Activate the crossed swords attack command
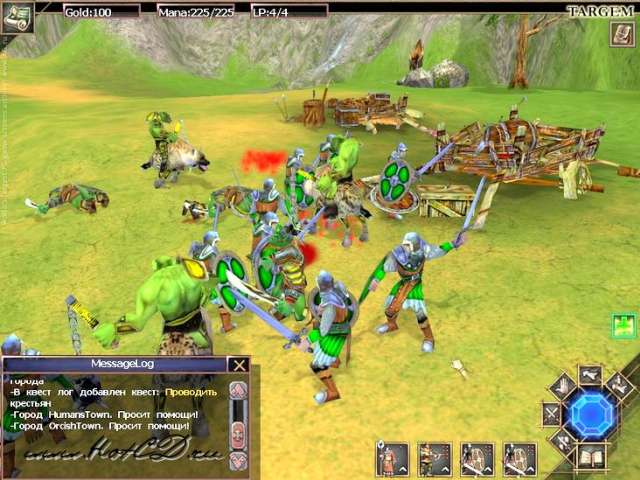 tap(551, 412)
